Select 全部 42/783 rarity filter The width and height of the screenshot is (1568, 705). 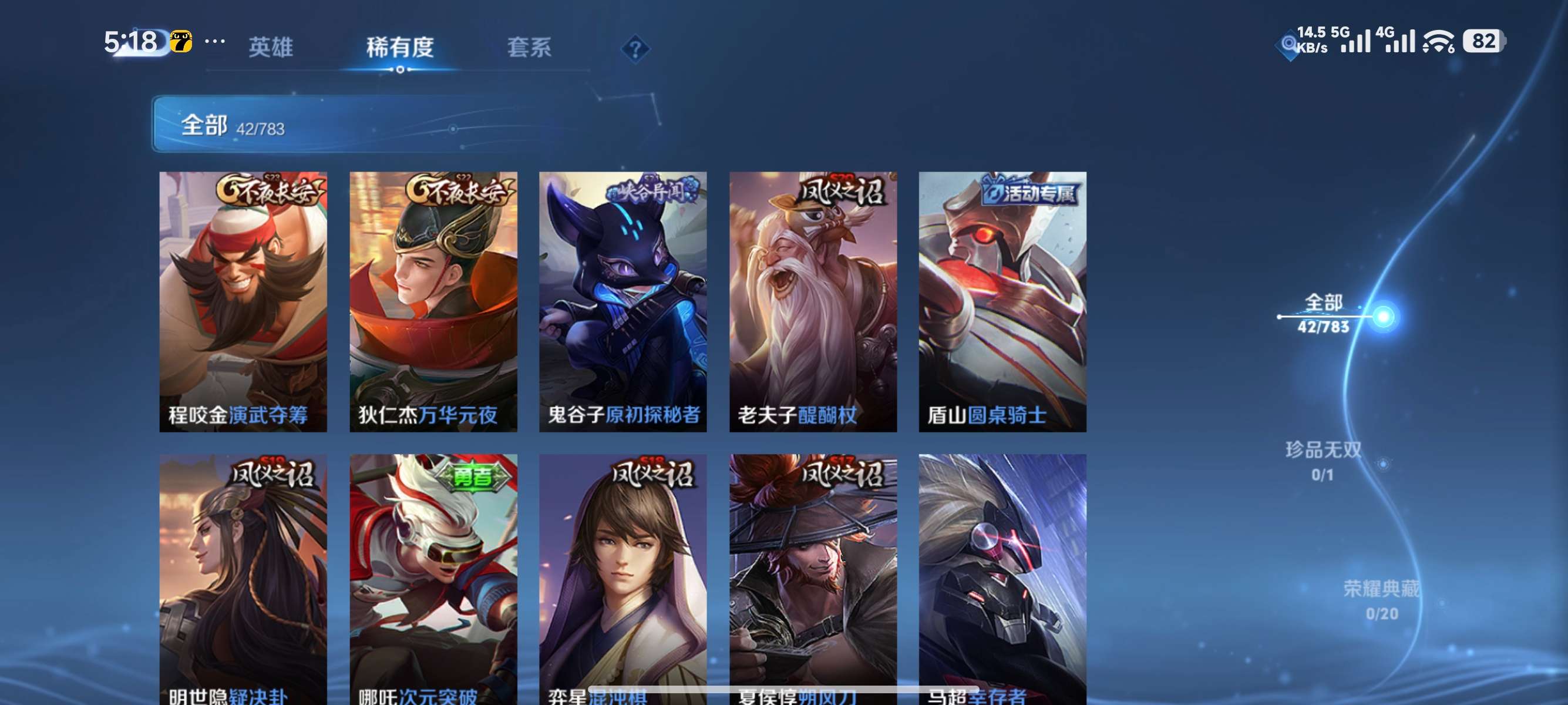[x=1323, y=314]
